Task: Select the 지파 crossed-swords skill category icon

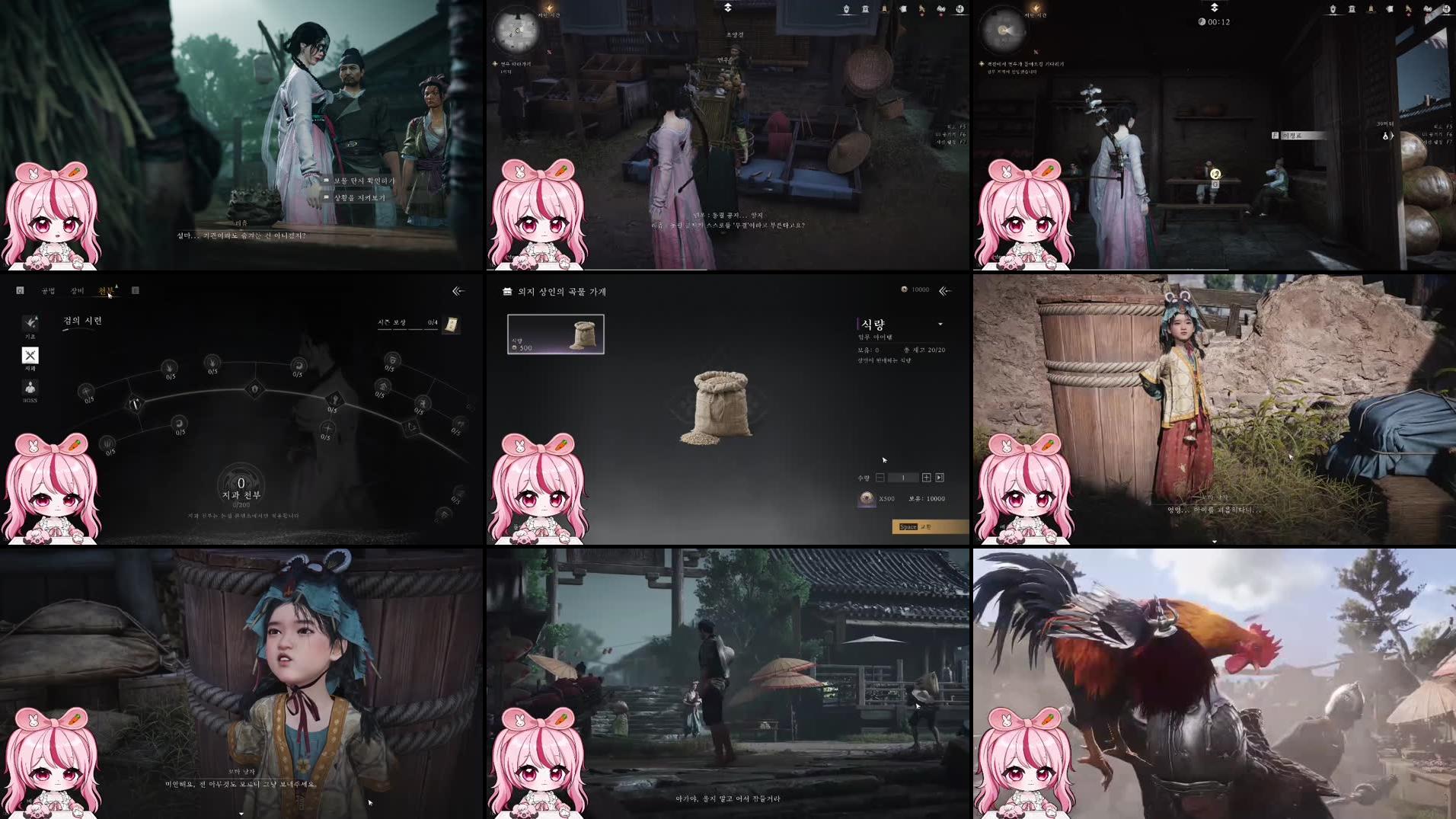Action: pyautogui.click(x=30, y=356)
